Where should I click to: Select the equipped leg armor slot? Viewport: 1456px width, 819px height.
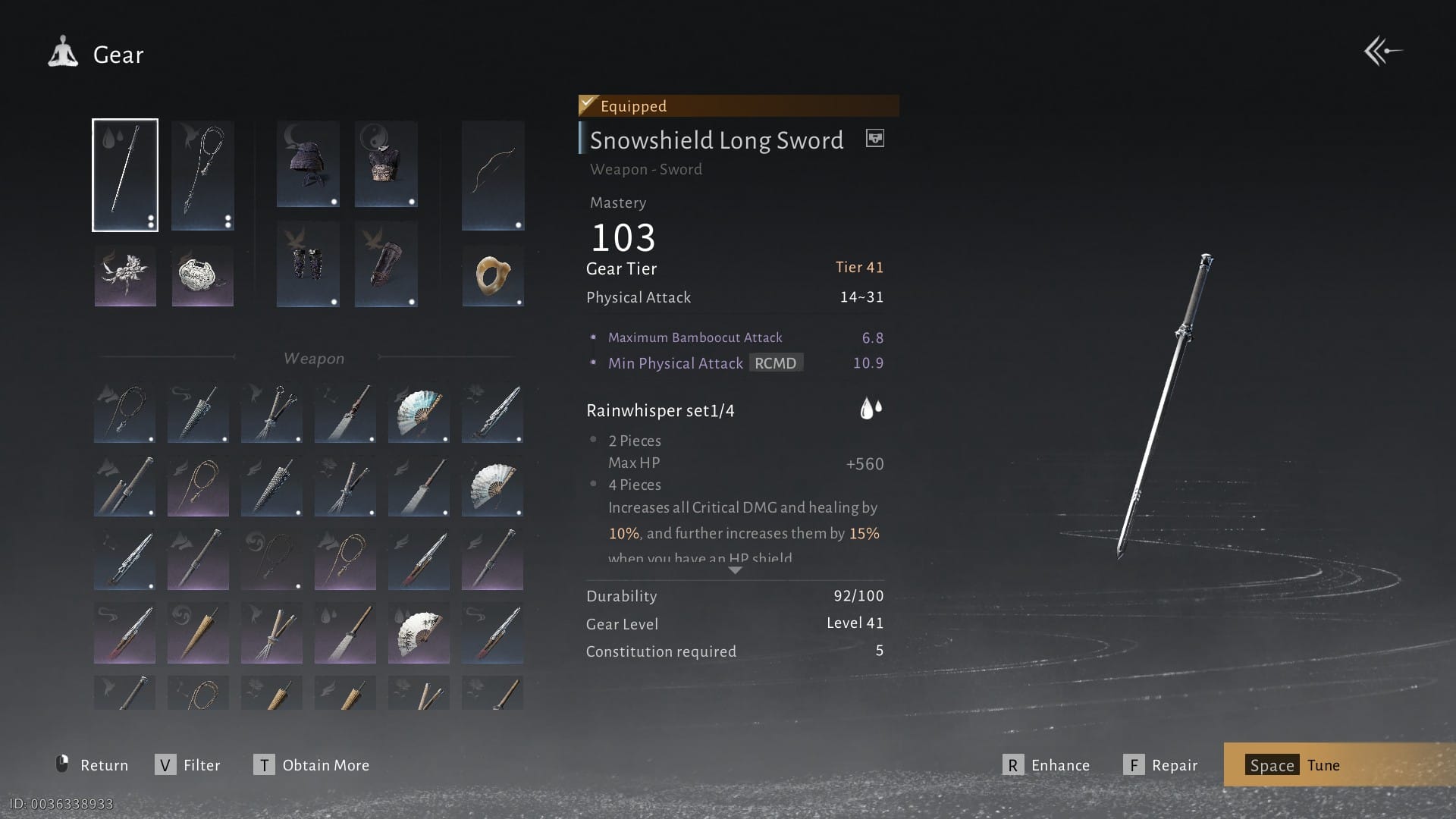308,264
